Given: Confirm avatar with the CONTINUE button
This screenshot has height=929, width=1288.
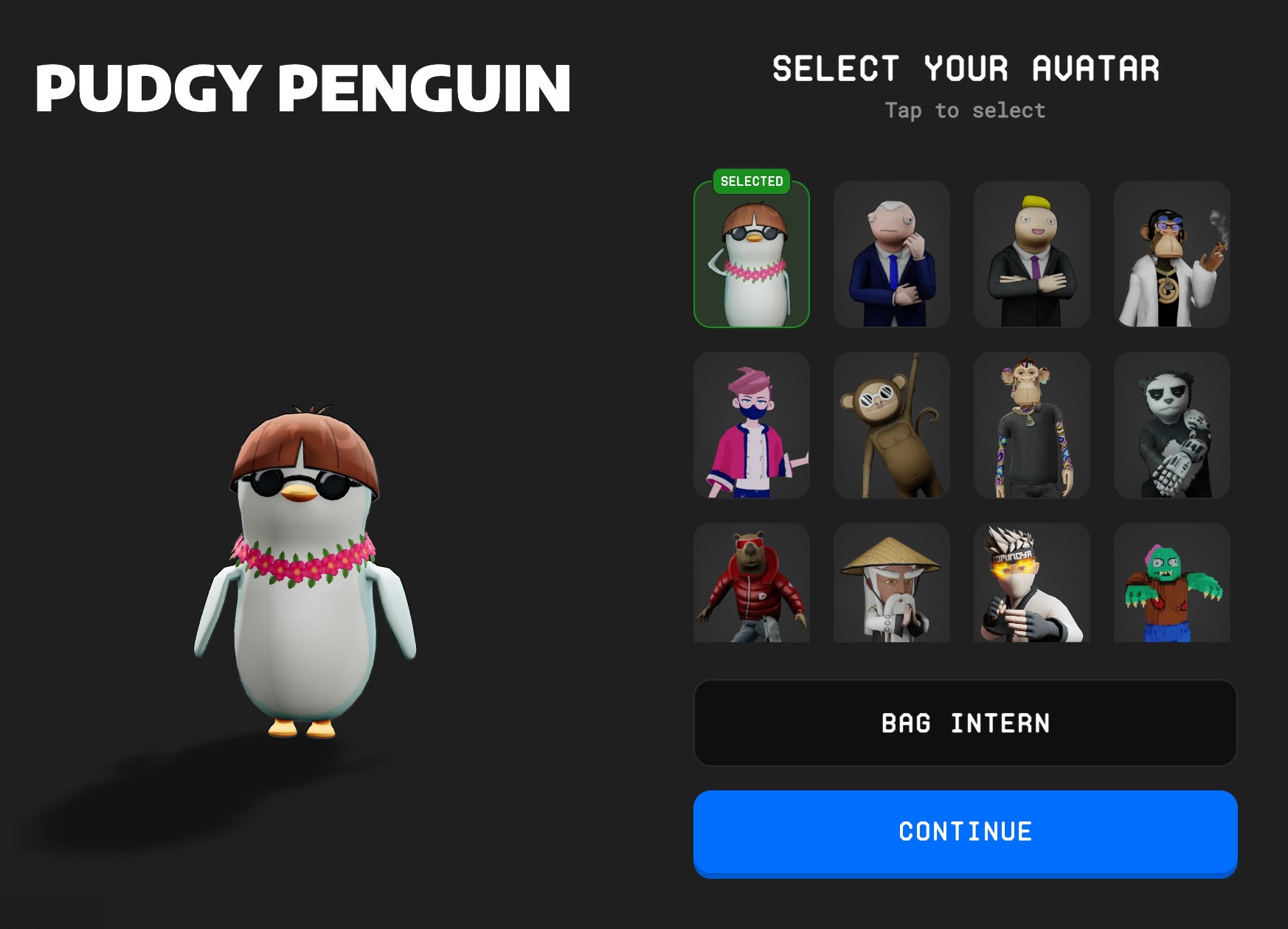Looking at the screenshot, I should pos(965,832).
